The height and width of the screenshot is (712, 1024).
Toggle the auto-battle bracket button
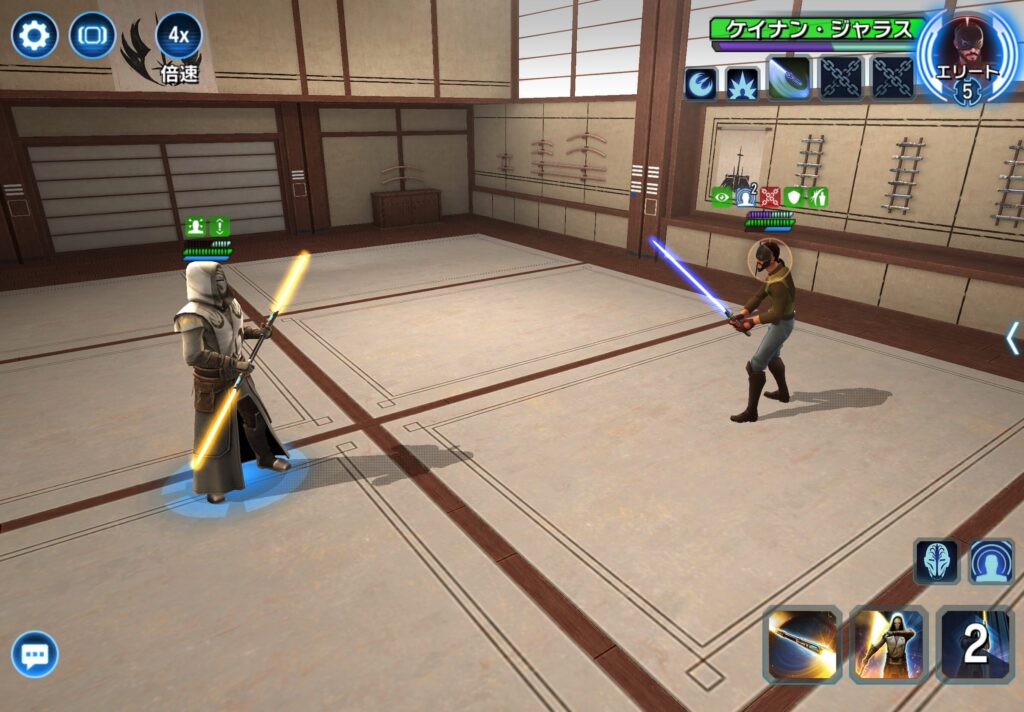click(x=92, y=37)
